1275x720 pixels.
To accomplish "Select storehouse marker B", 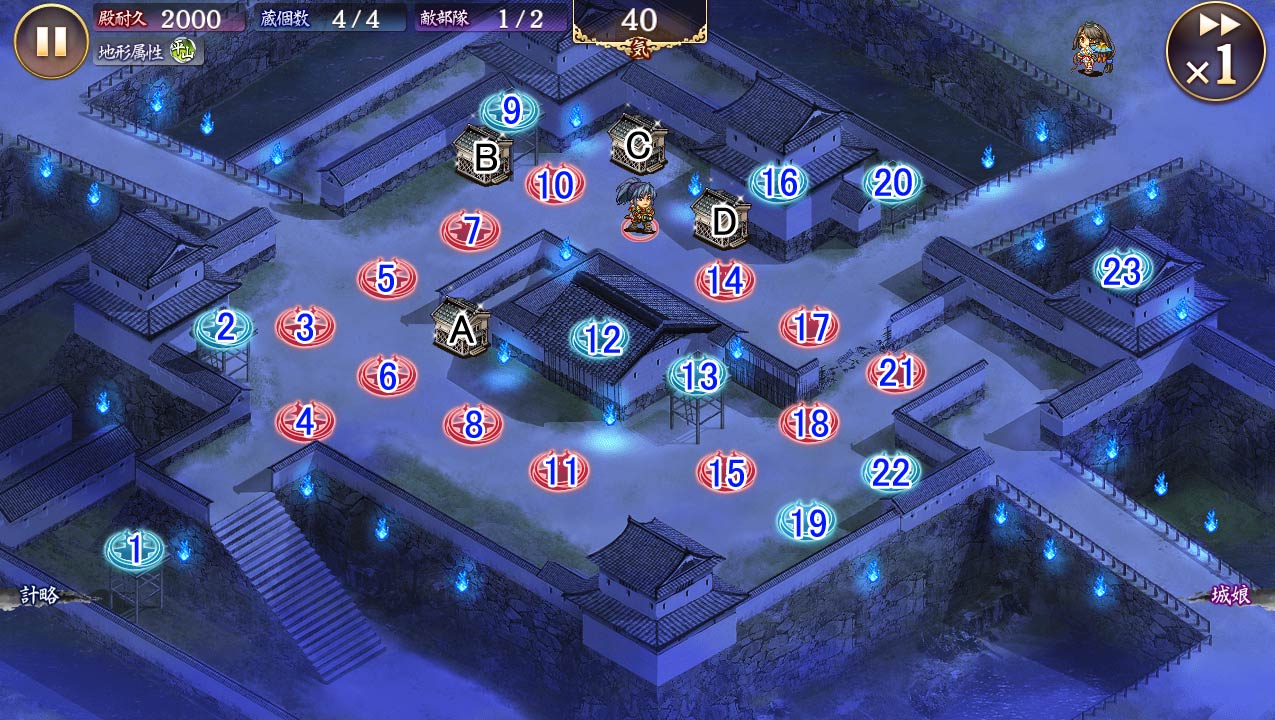I will (485, 155).
